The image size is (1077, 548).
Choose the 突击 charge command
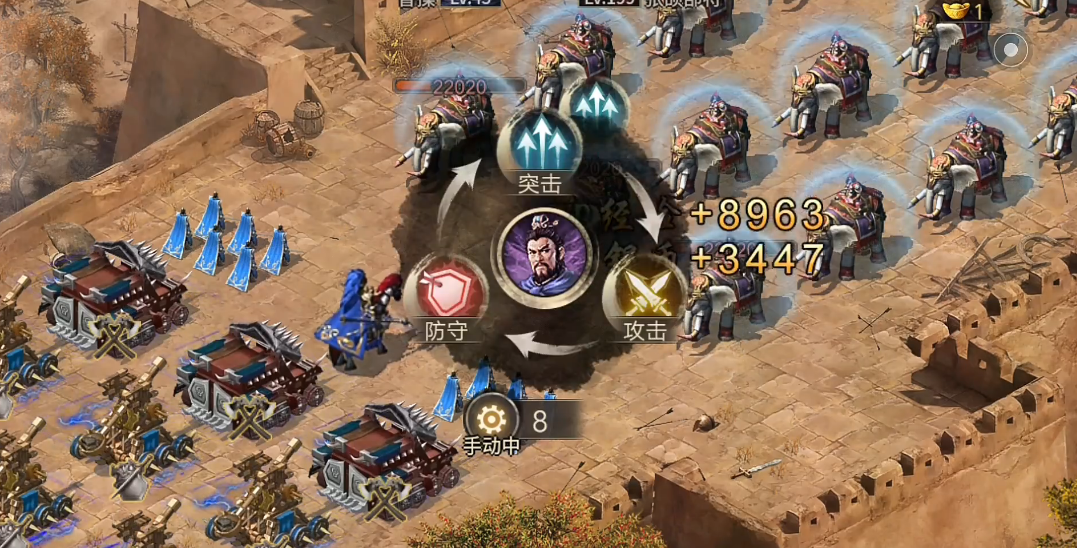540,143
